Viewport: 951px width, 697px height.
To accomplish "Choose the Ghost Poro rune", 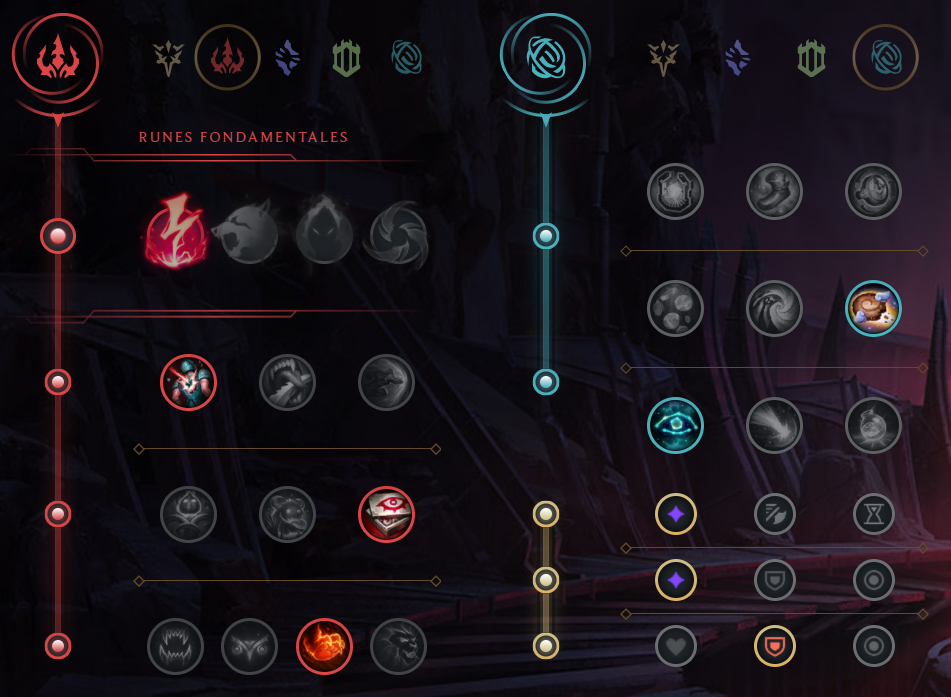I will click(287, 514).
